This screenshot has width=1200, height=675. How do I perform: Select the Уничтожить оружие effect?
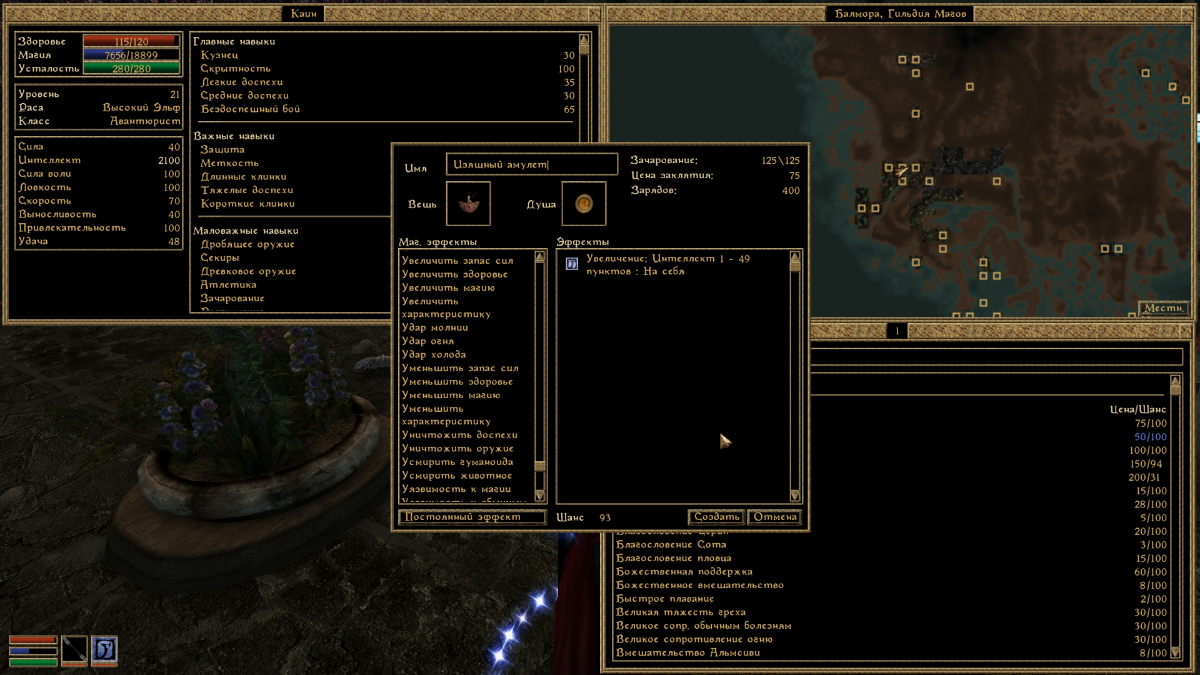(x=457, y=449)
